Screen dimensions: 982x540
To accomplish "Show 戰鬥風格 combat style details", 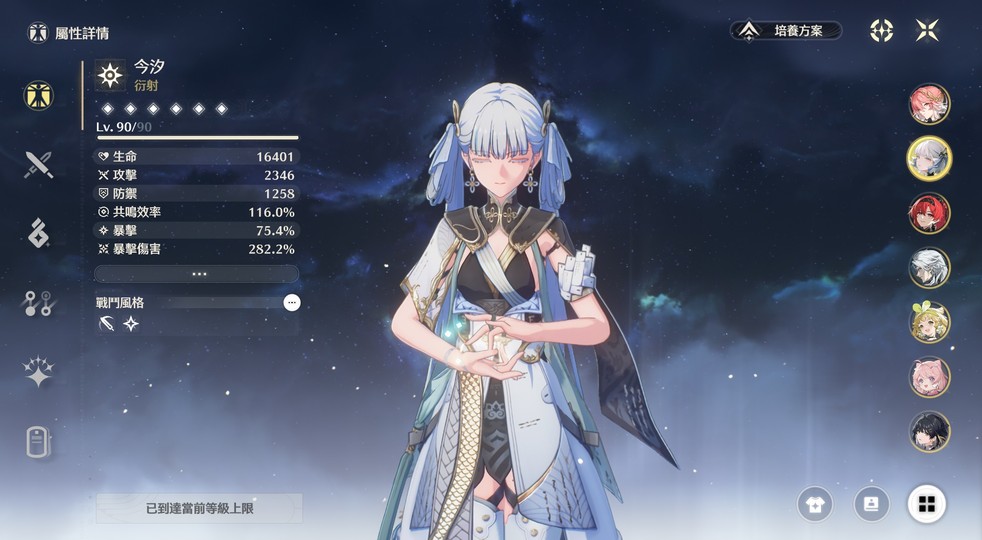I will pos(292,302).
